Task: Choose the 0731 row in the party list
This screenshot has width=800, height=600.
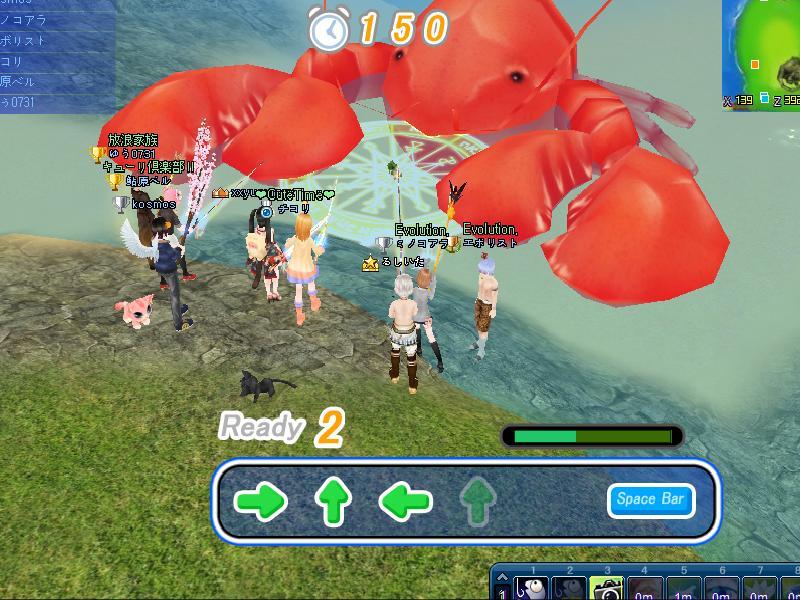Action: [40, 101]
